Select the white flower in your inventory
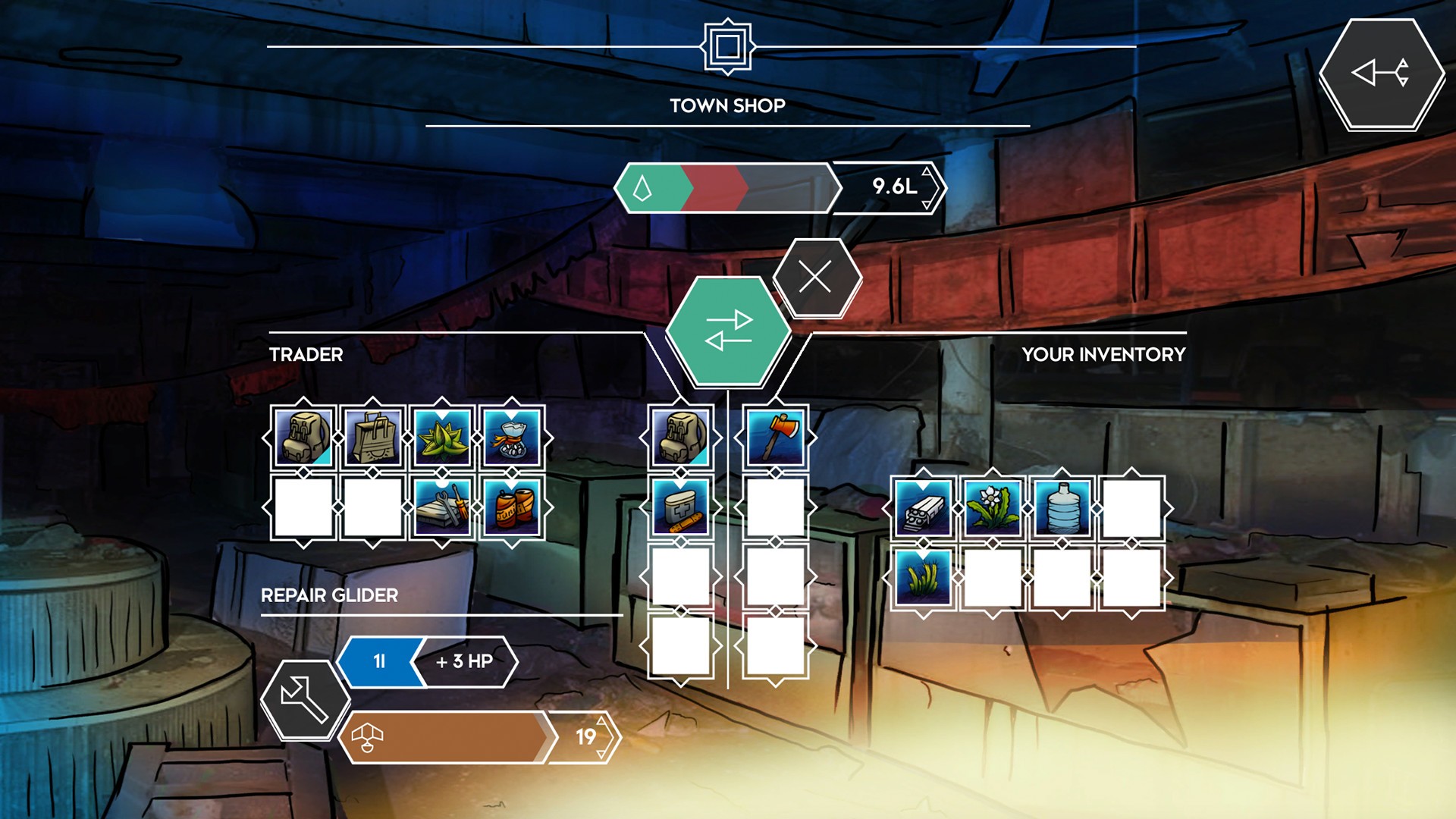Screen dimensions: 1456x819 (x=992, y=507)
